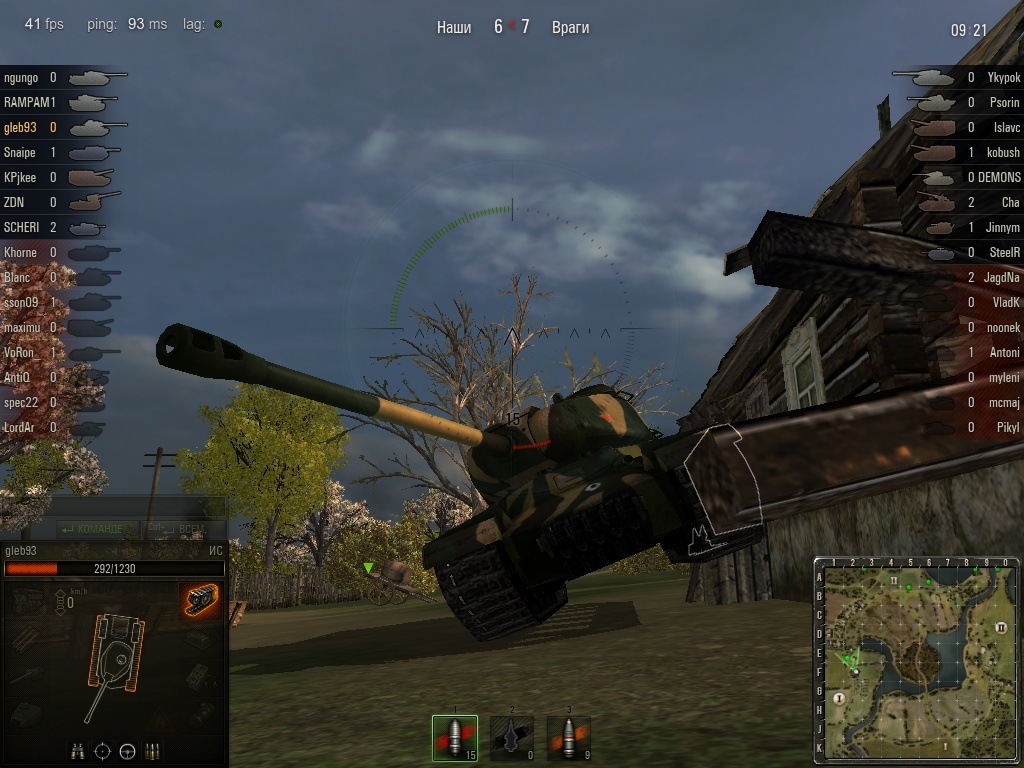The width and height of the screenshot is (1024, 768).
Task: Select the first shell type with 15 rounds
Action: point(454,738)
